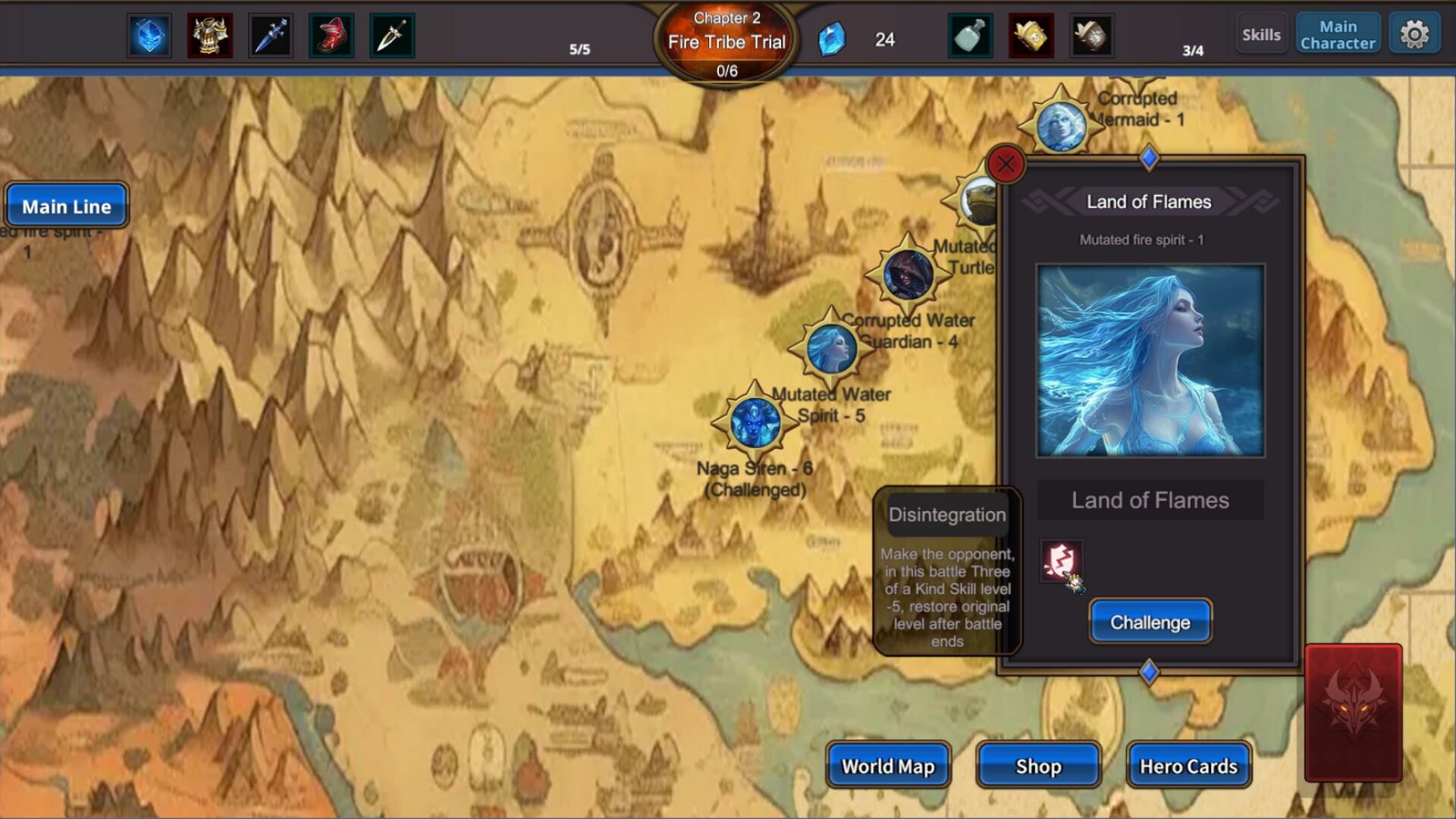Select the potion flask item icon
This screenshot has height=819, width=1456.
point(969,34)
